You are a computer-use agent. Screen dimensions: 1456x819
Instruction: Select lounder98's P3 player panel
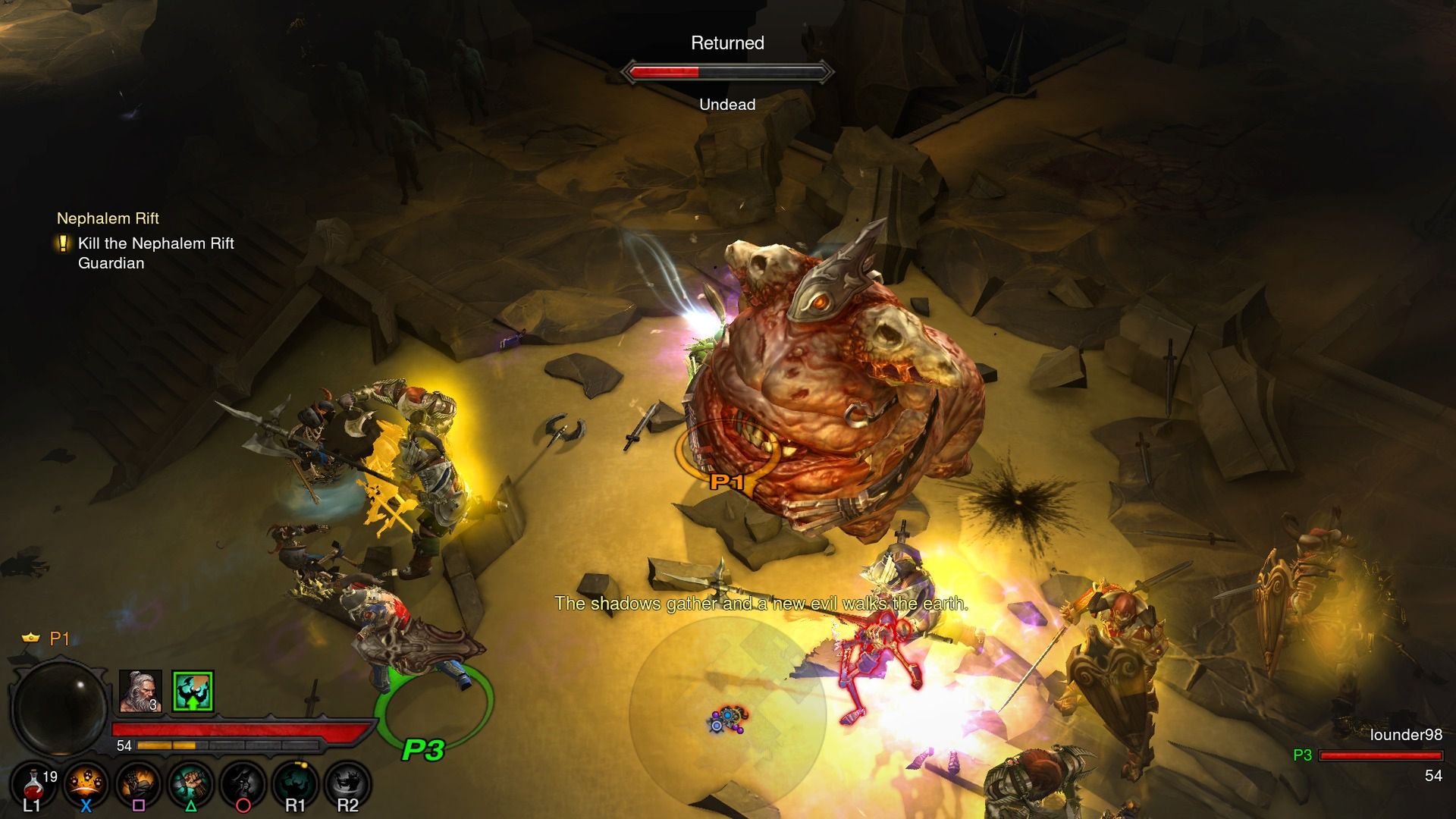[x=1379, y=755]
